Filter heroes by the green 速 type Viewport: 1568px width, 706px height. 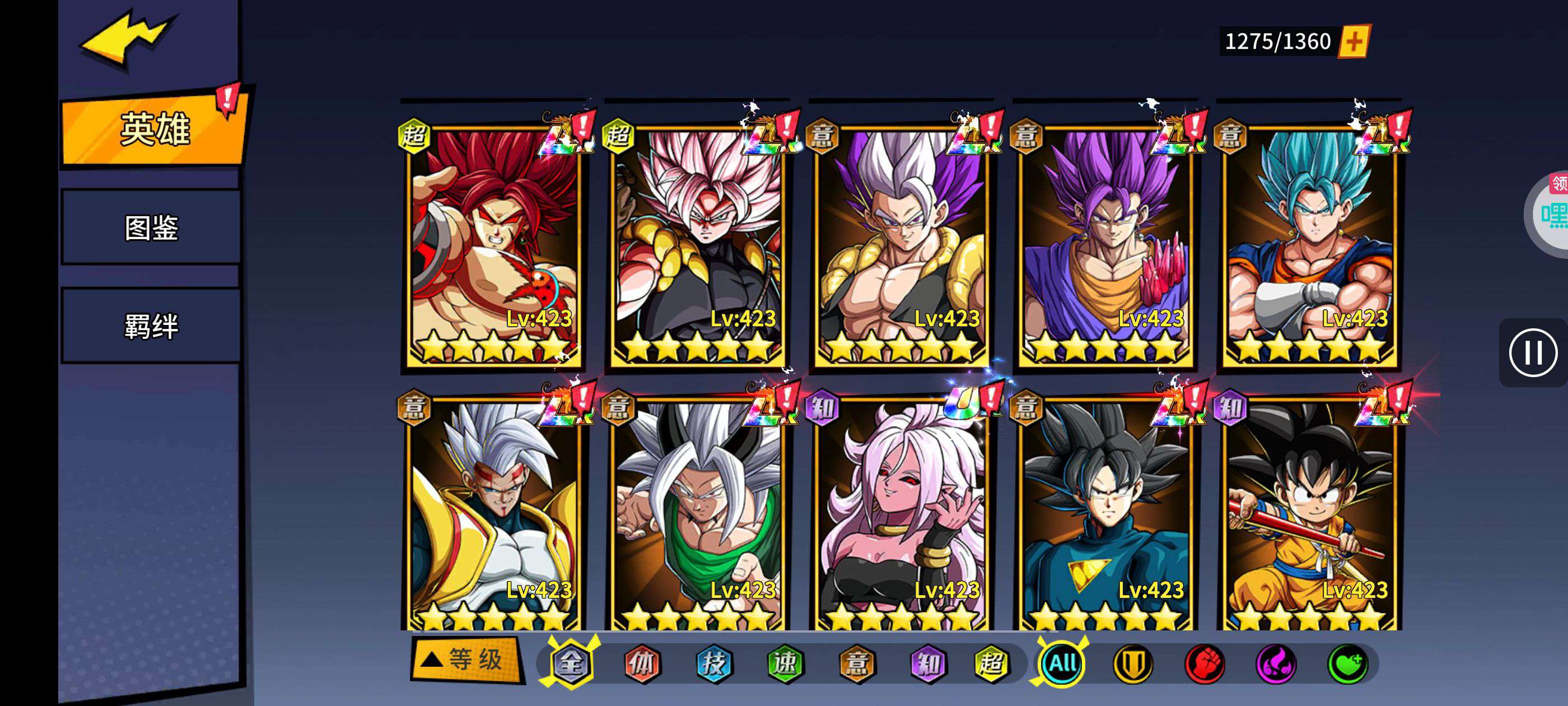pyautogui.click(x=785, y=663)
